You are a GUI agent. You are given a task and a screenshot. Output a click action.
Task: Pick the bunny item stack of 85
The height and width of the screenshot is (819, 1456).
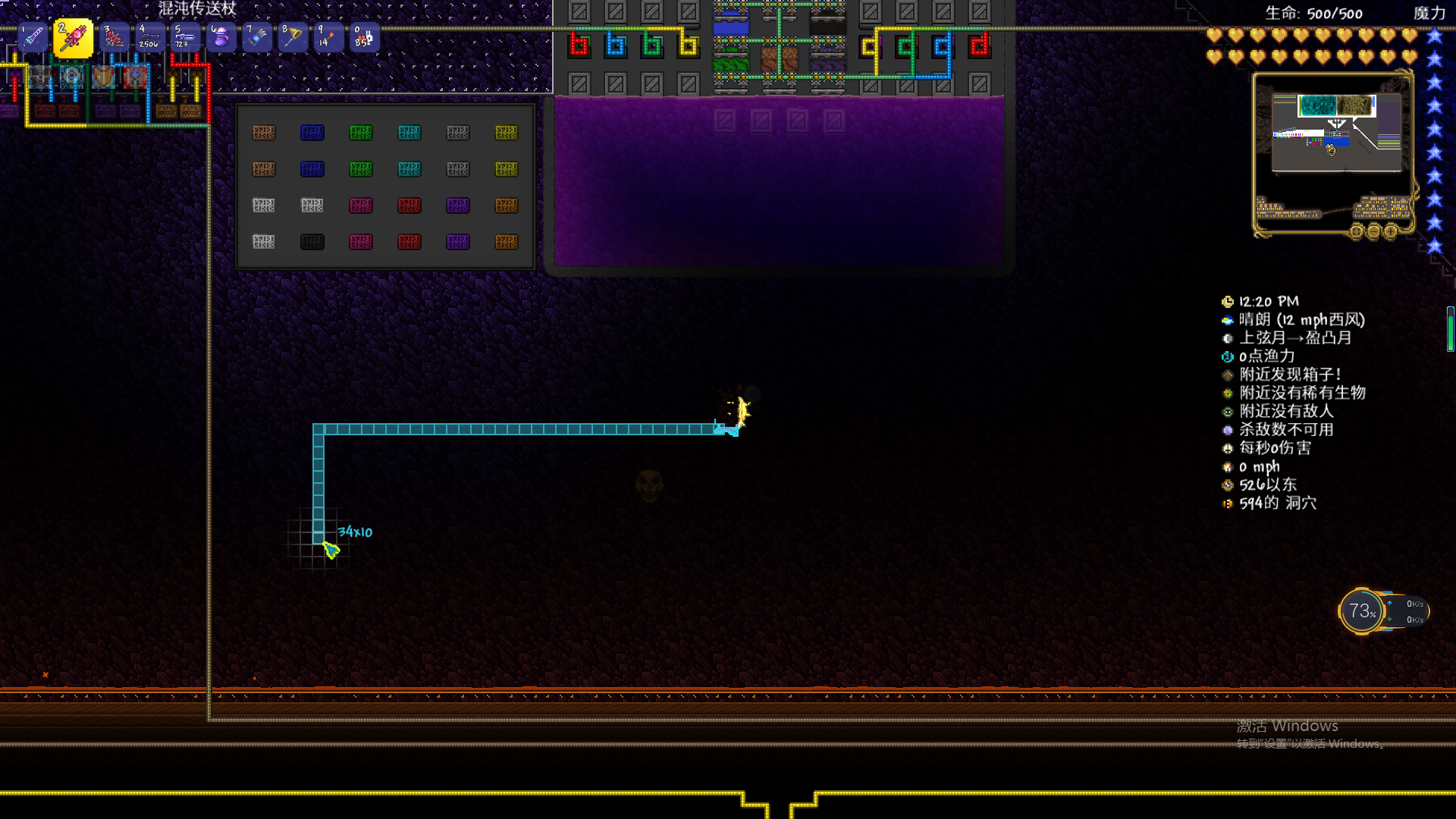tap(363, 37)
